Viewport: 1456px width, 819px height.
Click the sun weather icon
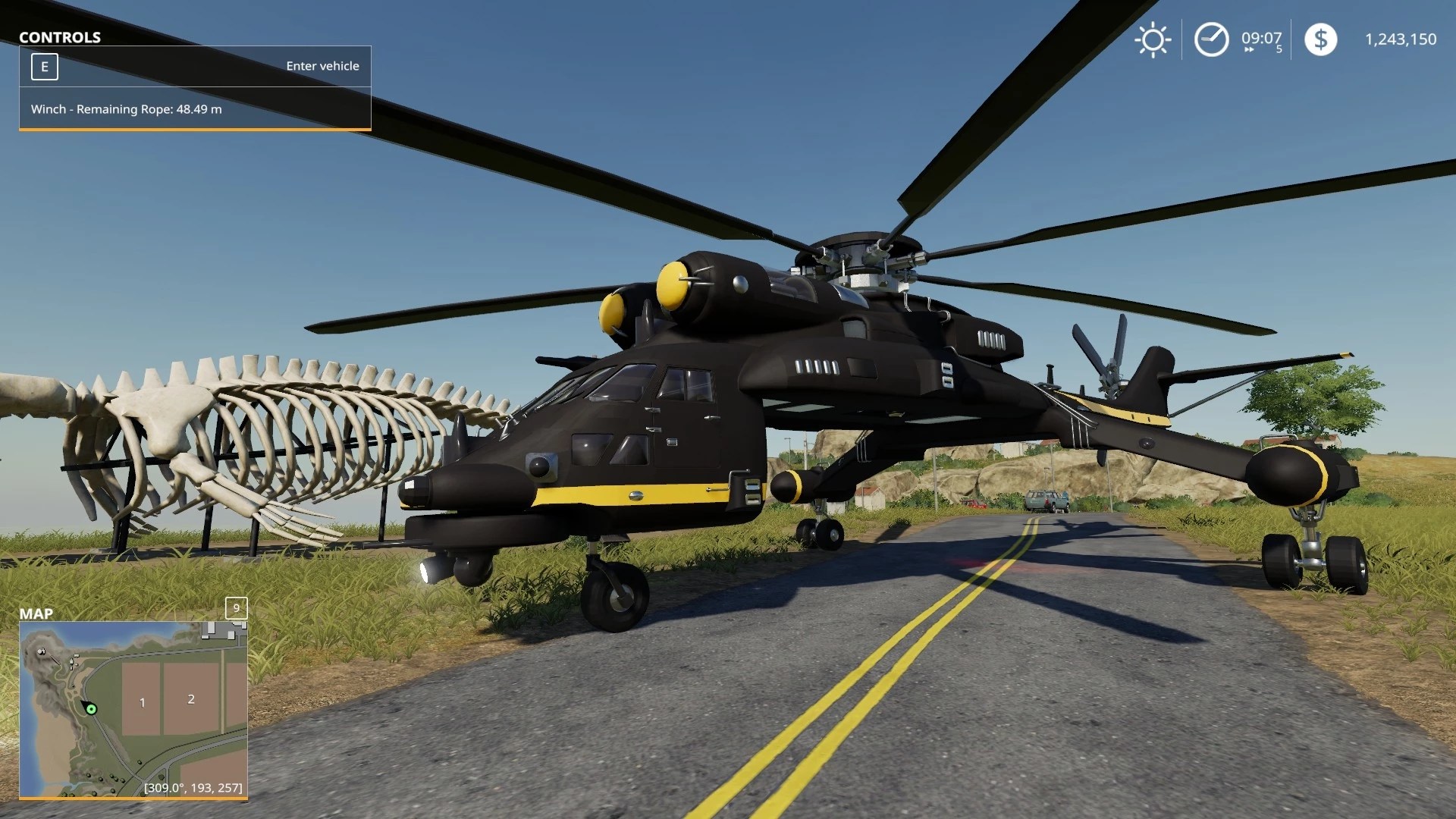point(1153,39)
